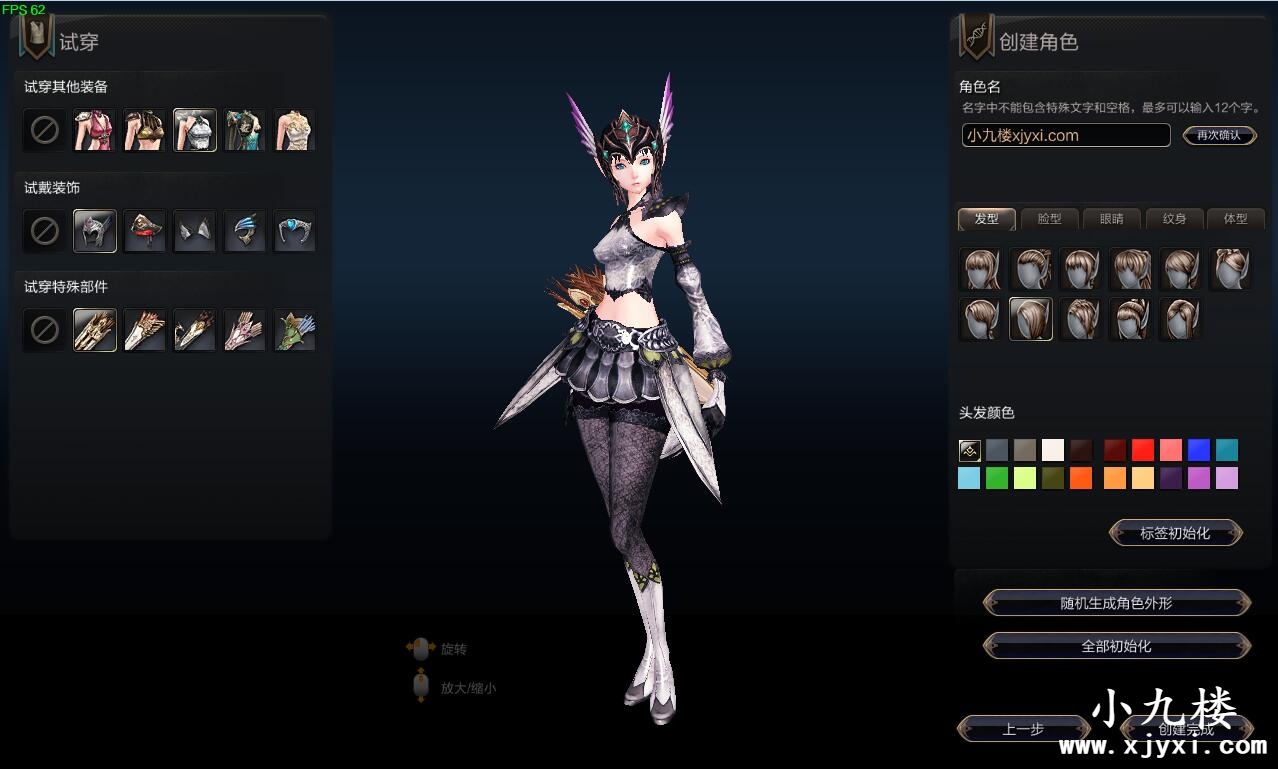Select the 纹身 tattoo tab

(1174, 219)
